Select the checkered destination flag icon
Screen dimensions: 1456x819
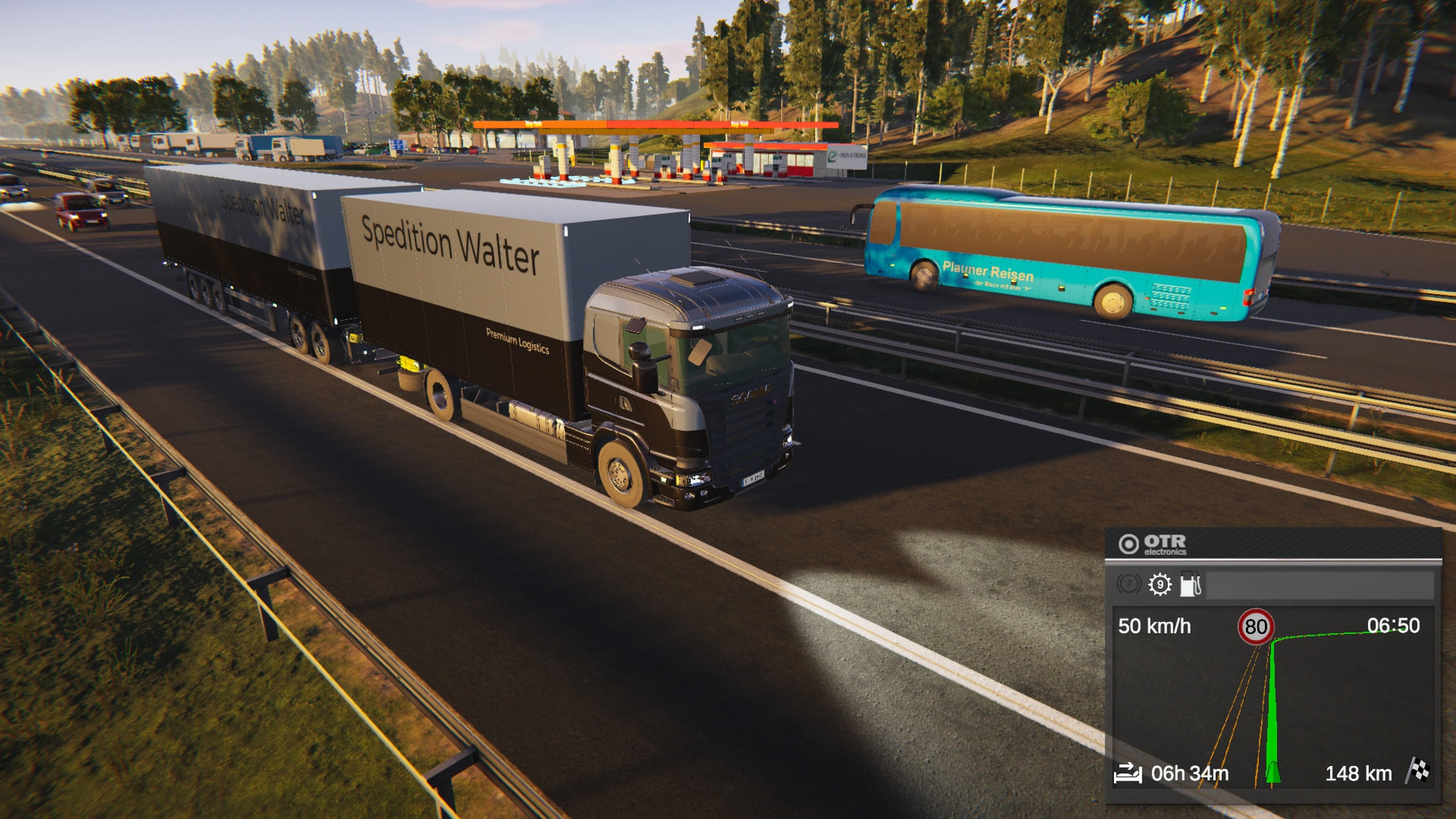pos(1419,772)
